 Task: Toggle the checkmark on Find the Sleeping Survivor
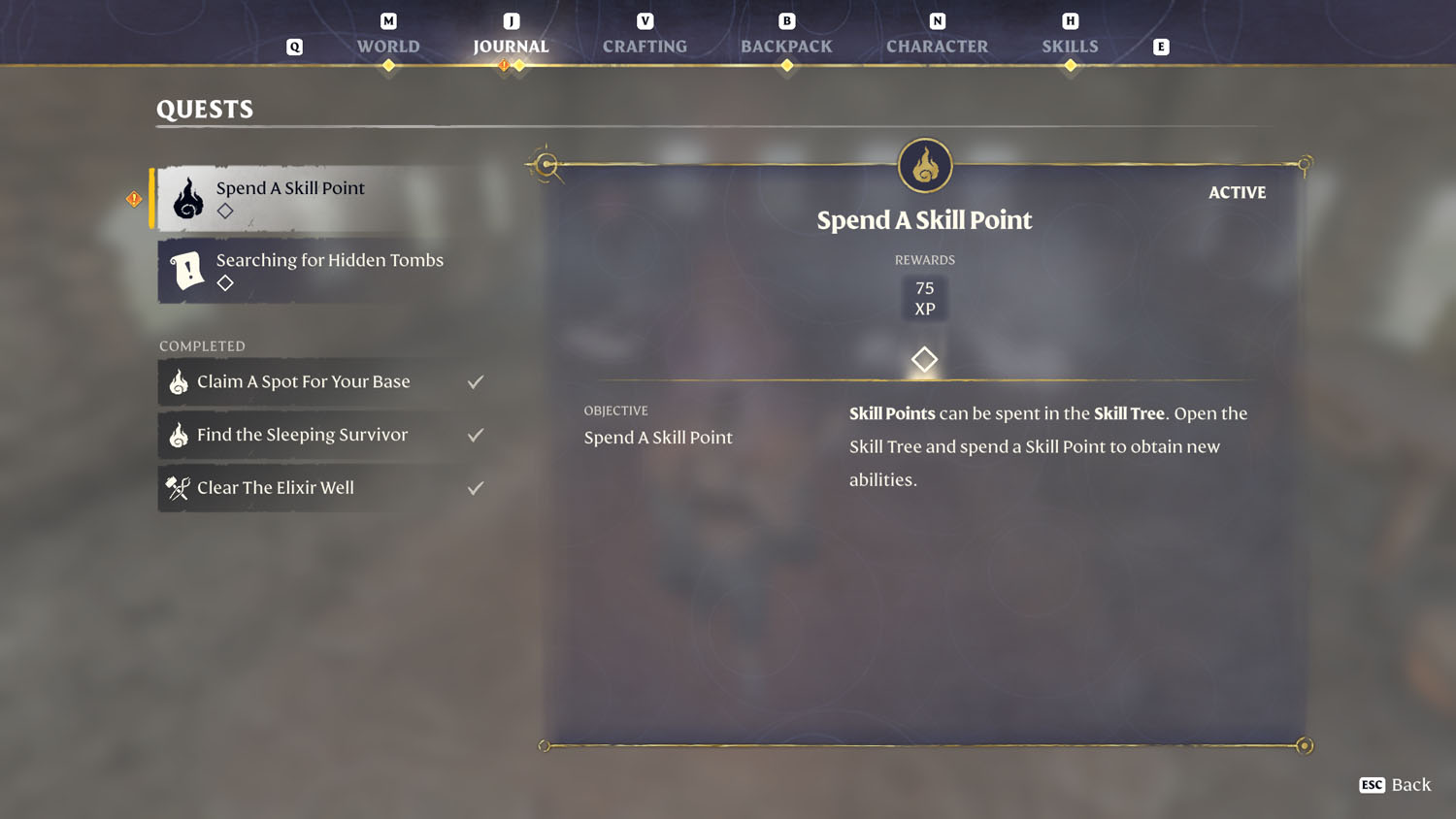[475, 435]
